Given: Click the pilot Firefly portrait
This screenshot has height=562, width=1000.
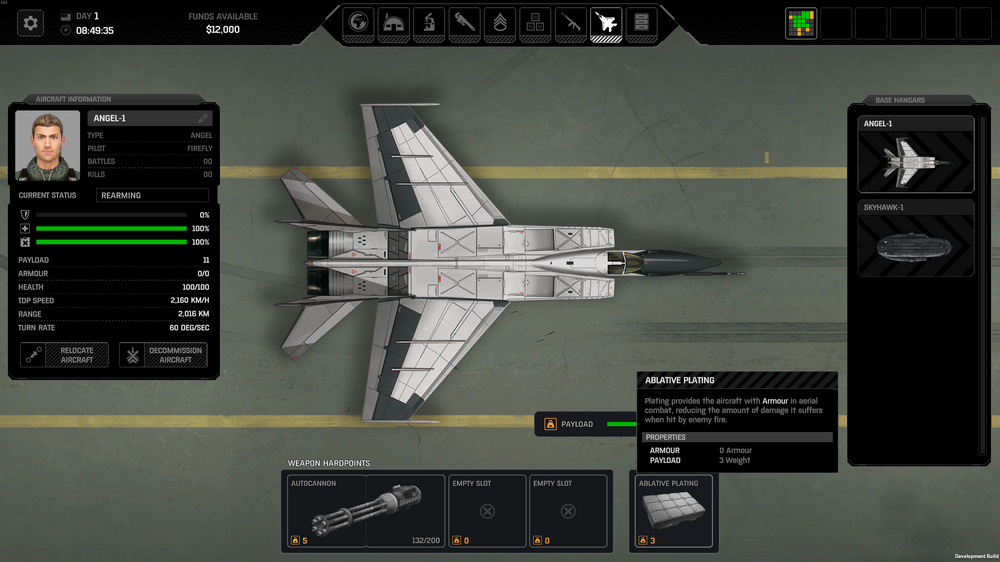Looking at the screenshot, I should [x=48, y=144].
